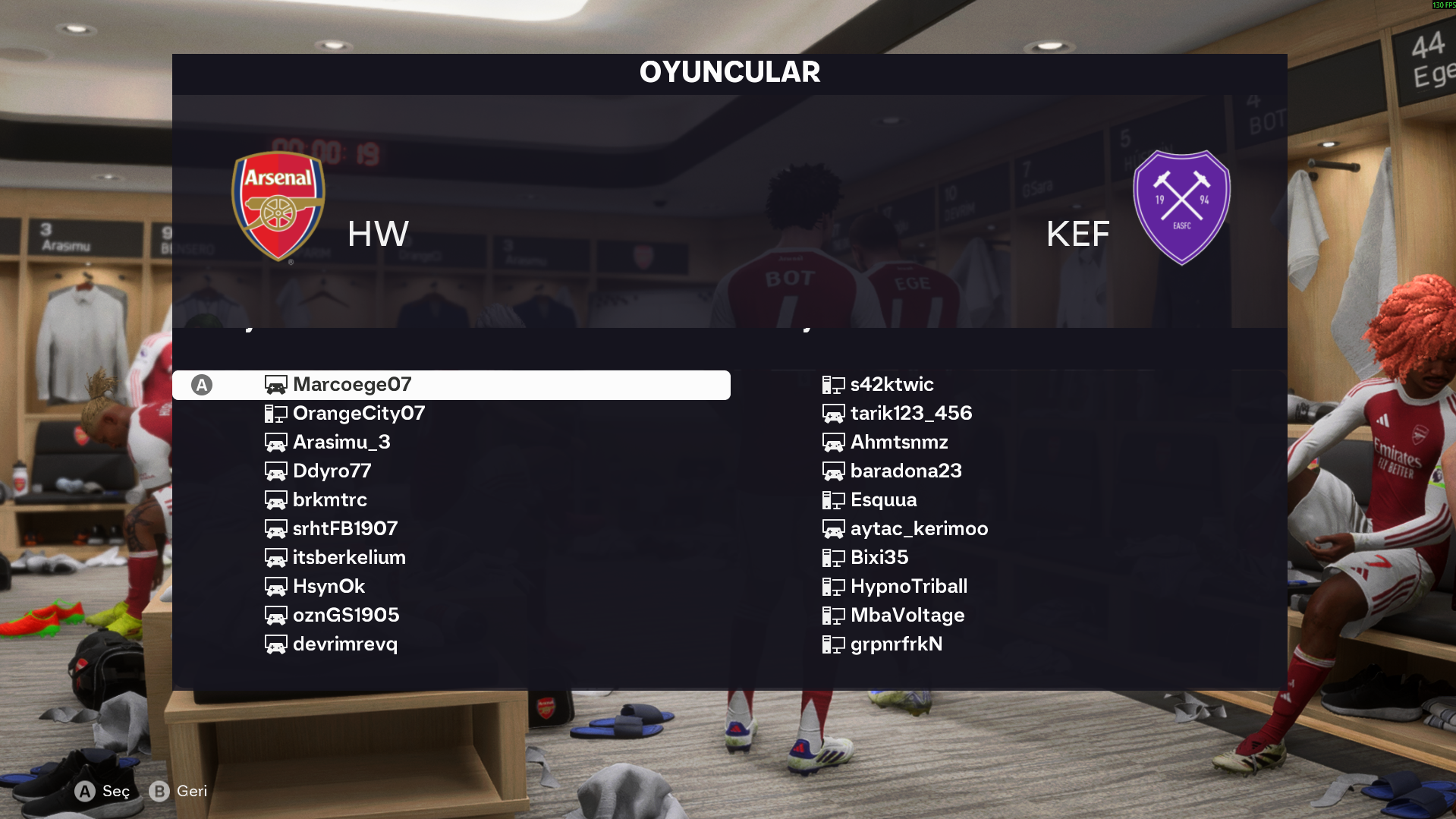Choose baradona23 from the opponents
The width and height of the screenshot is (1456, 819).
tap(906, 471)
